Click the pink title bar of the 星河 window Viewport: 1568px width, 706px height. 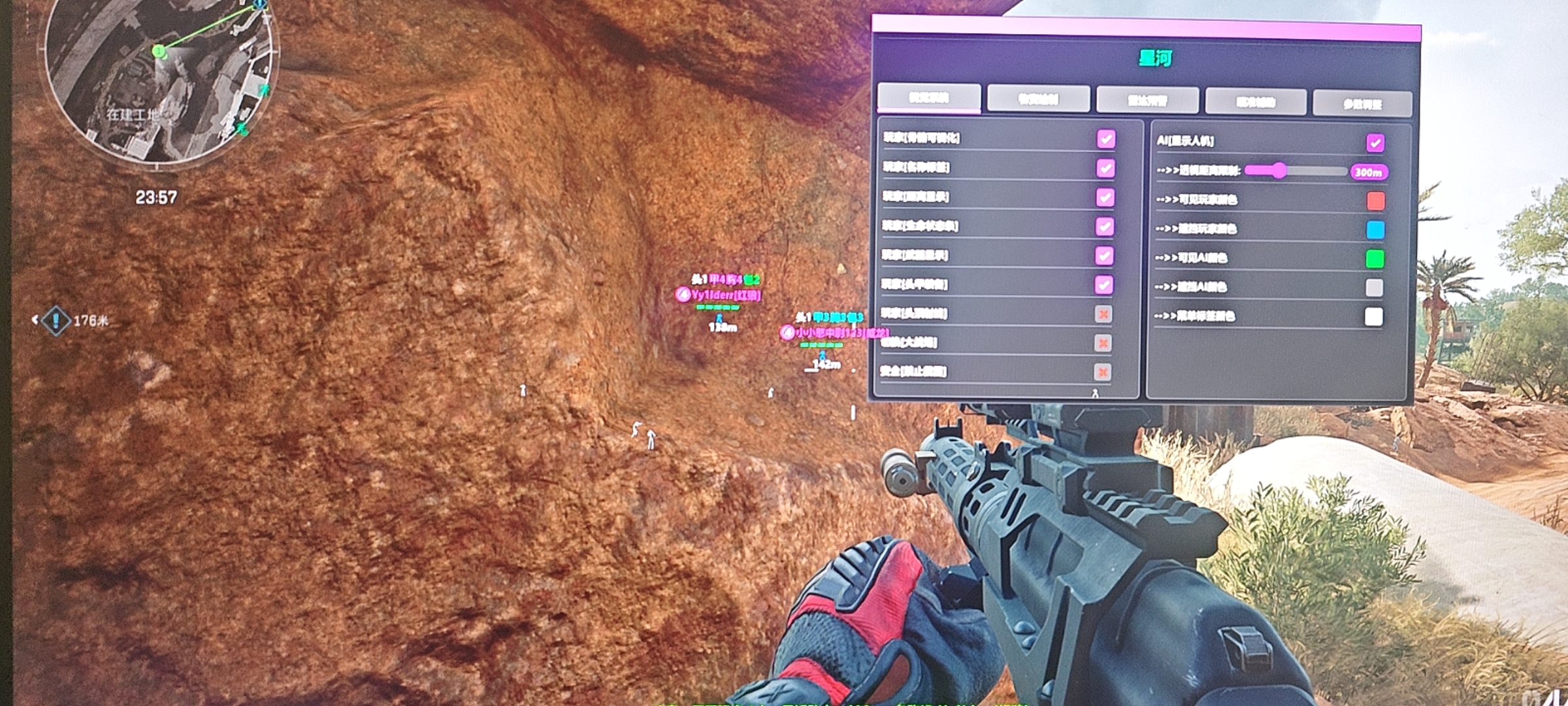pyautogui.click(x=1147, y=29)
